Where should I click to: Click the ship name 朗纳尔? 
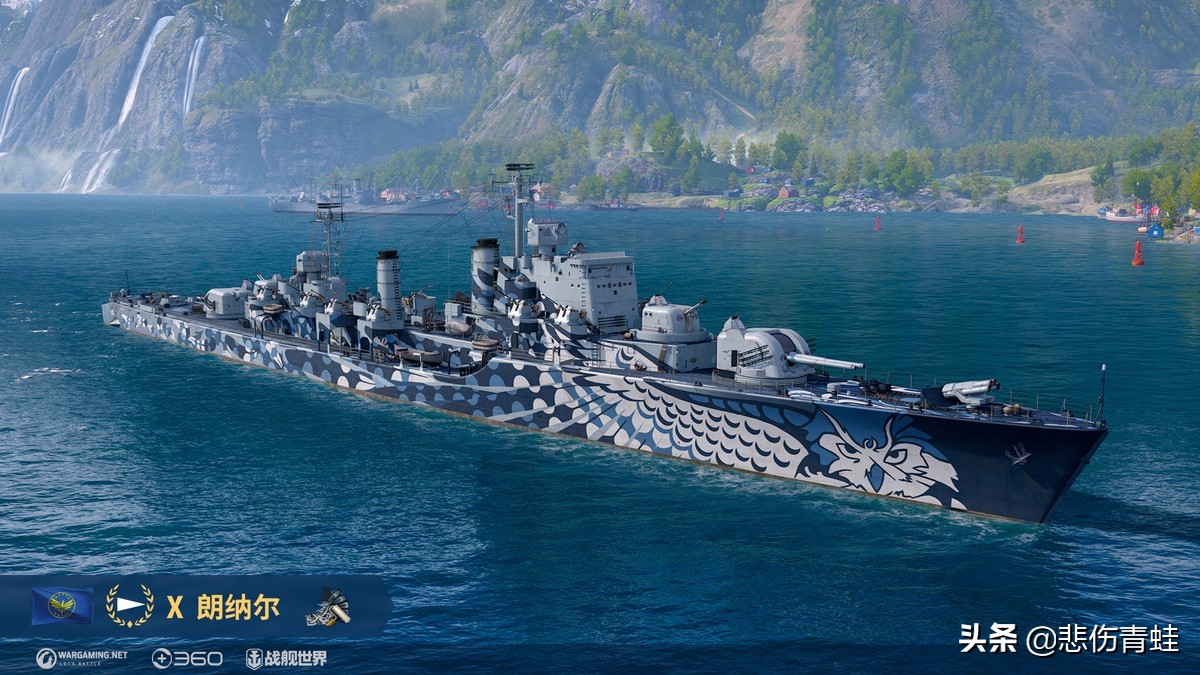tap(238, 607)
